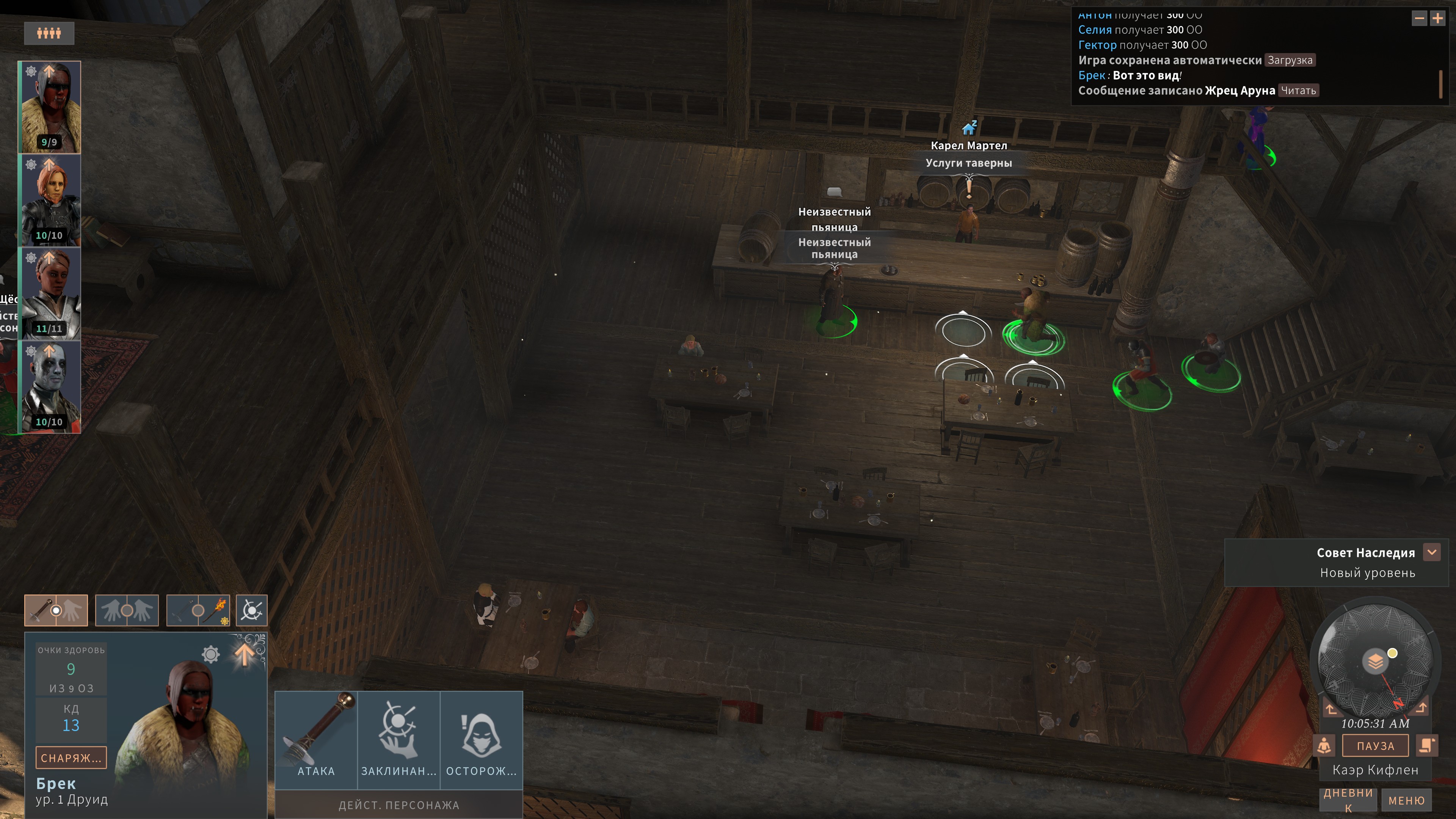
Task: Open the МЕНЮ button
Action: tap(1406, 800)
